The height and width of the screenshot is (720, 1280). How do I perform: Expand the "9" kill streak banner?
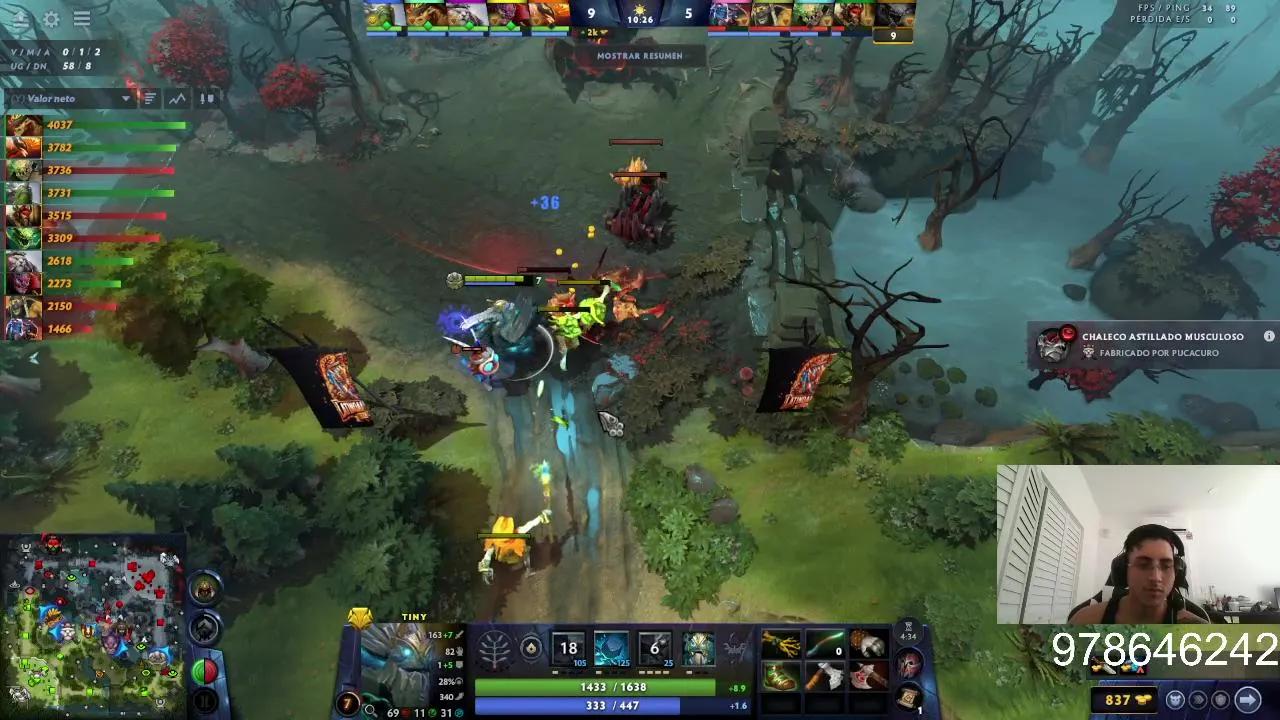(893, 35)
